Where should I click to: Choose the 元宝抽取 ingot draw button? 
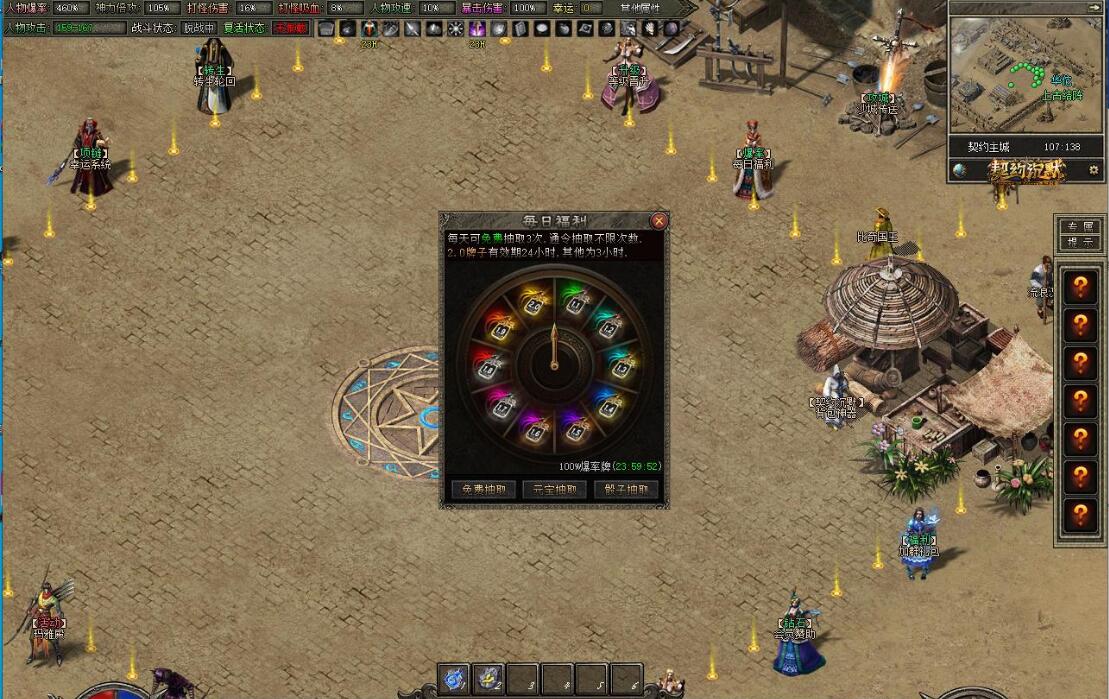pos(555,490)
